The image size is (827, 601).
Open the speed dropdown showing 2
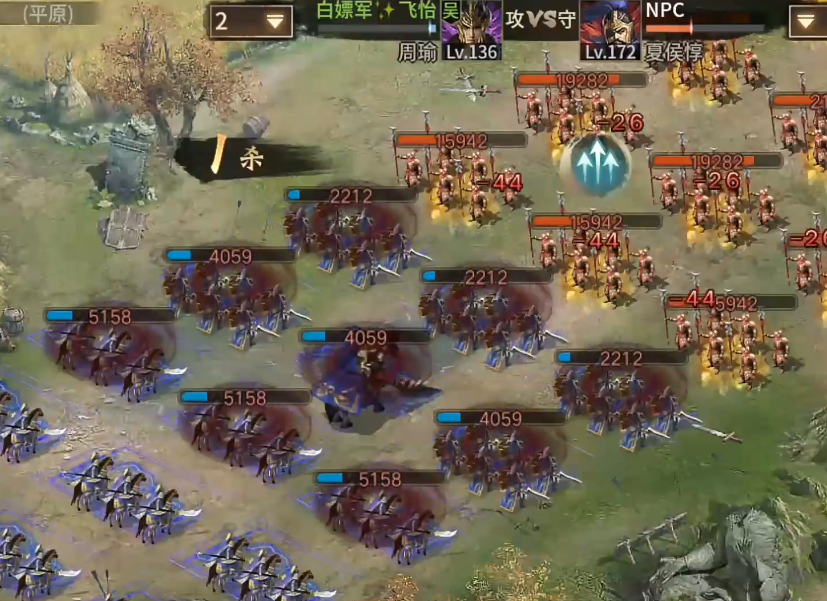pyautogui.click(x=250, y=21)
